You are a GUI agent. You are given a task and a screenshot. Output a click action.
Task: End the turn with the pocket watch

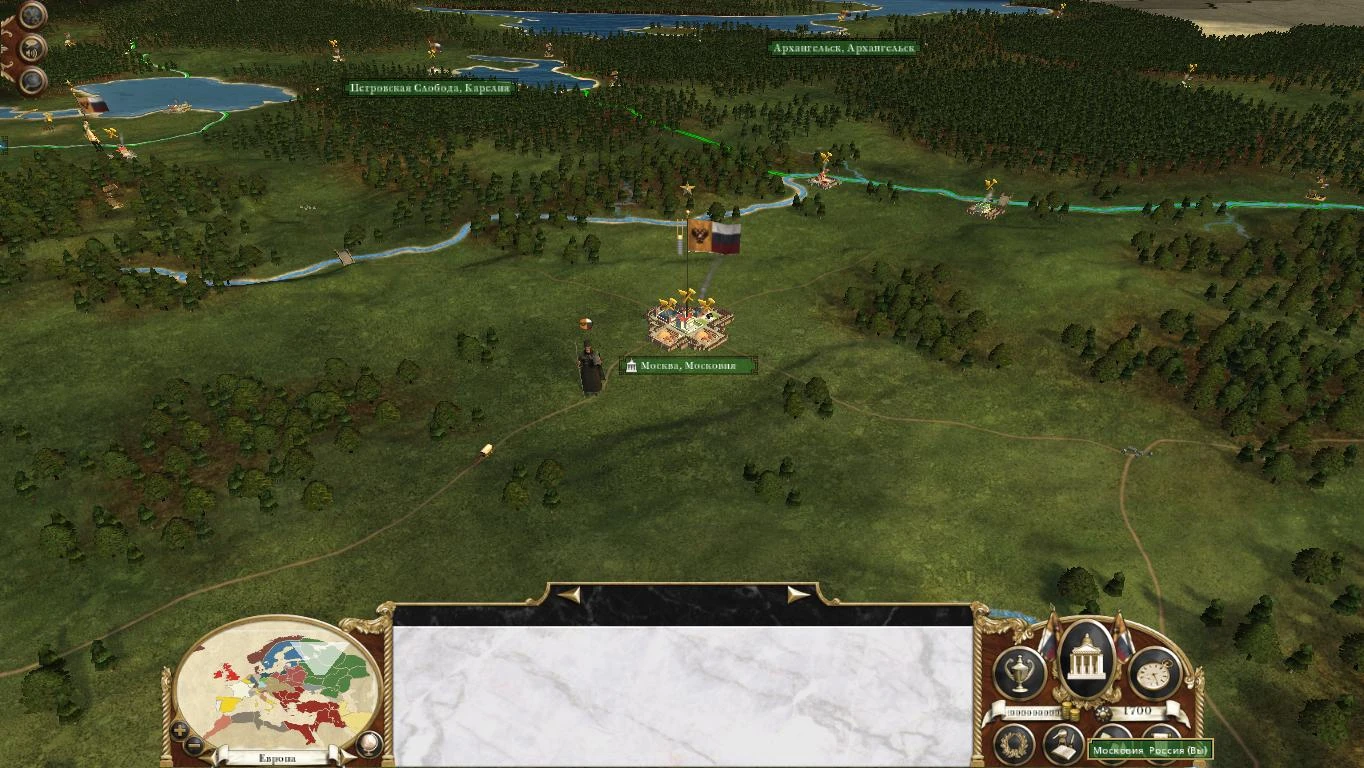1152,671
